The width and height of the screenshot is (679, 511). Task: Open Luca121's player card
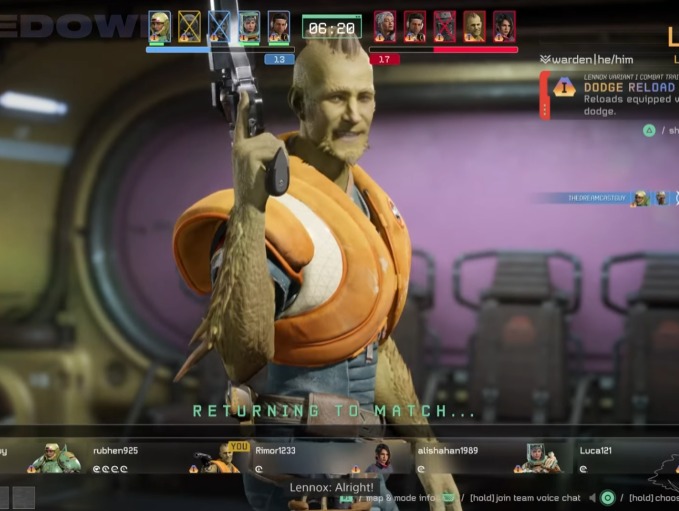point(580,458)
